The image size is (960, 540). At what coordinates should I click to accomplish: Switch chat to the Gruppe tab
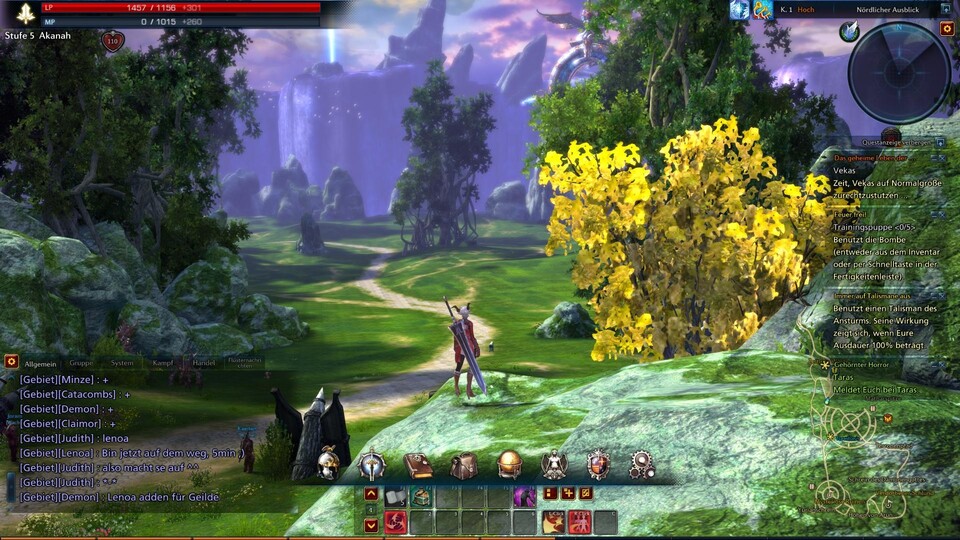tap(81, 363)
